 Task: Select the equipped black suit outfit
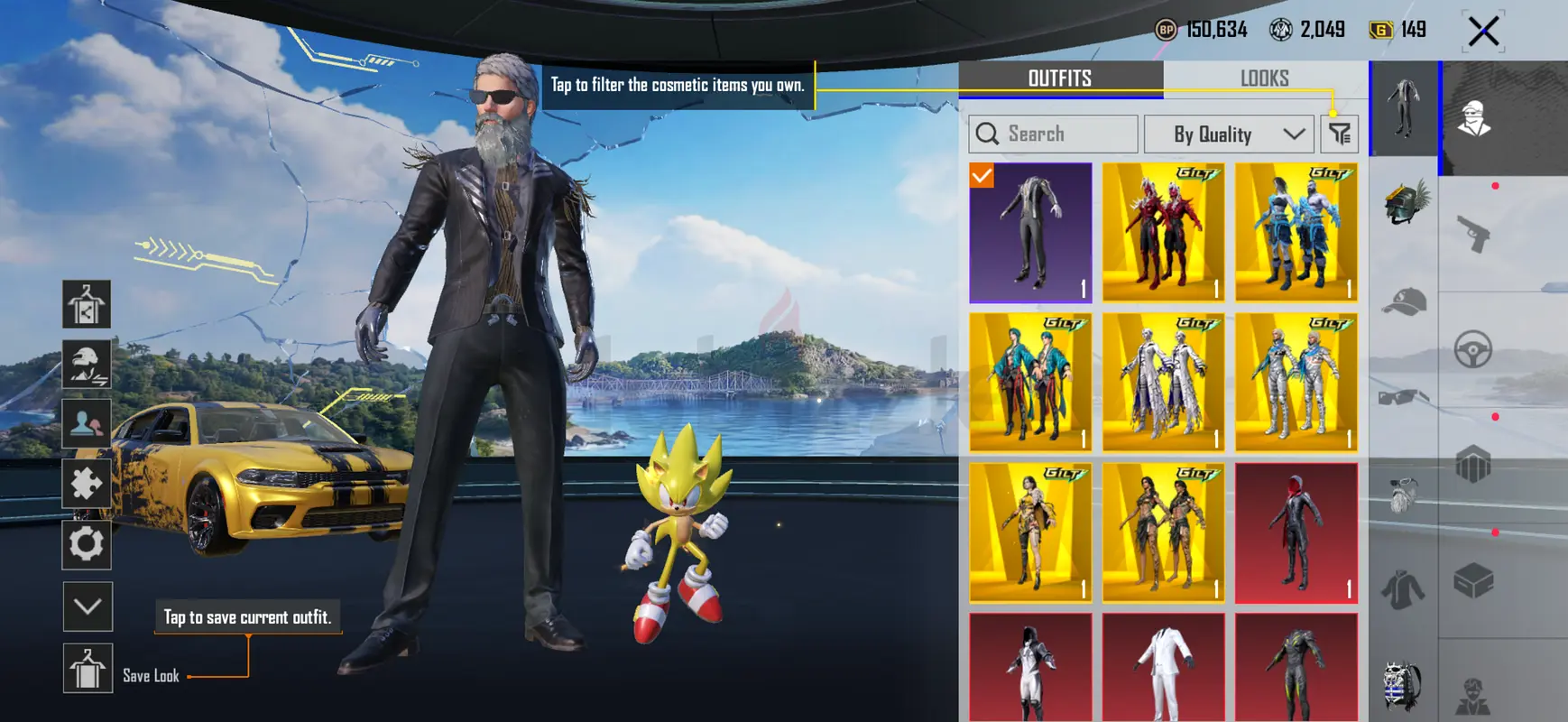[1030, 233]
